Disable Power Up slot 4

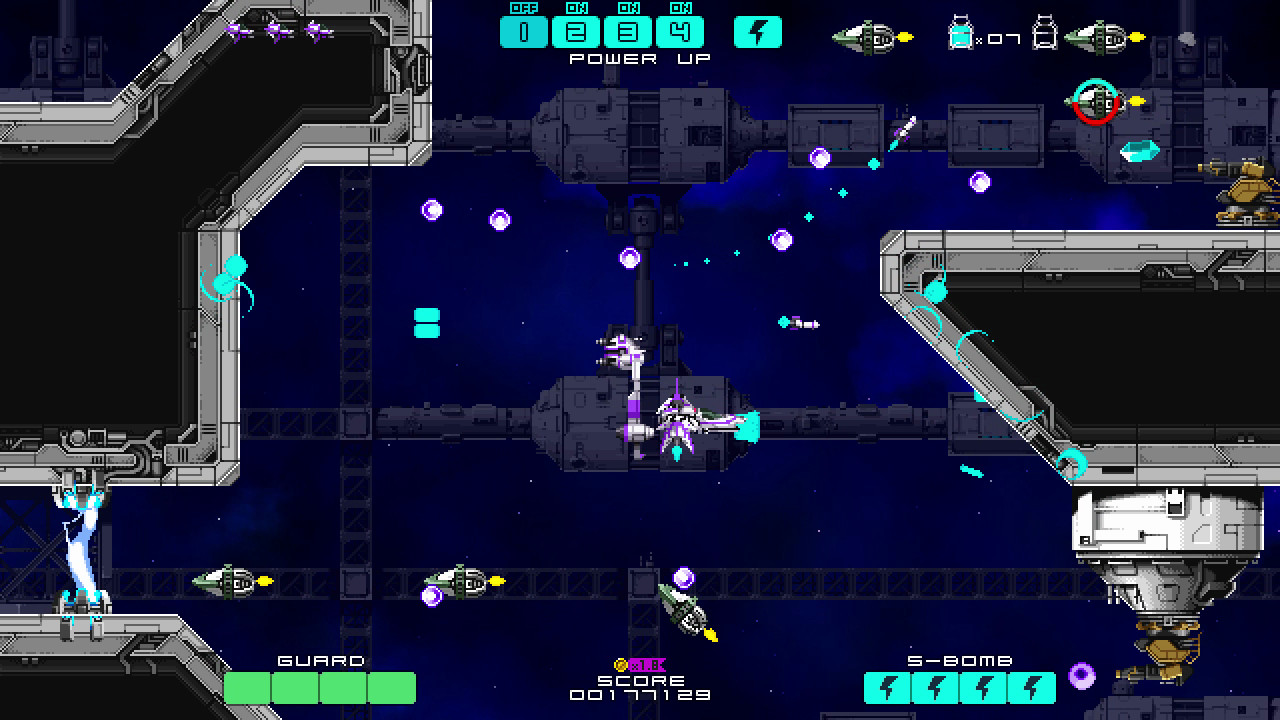point(681,31)
